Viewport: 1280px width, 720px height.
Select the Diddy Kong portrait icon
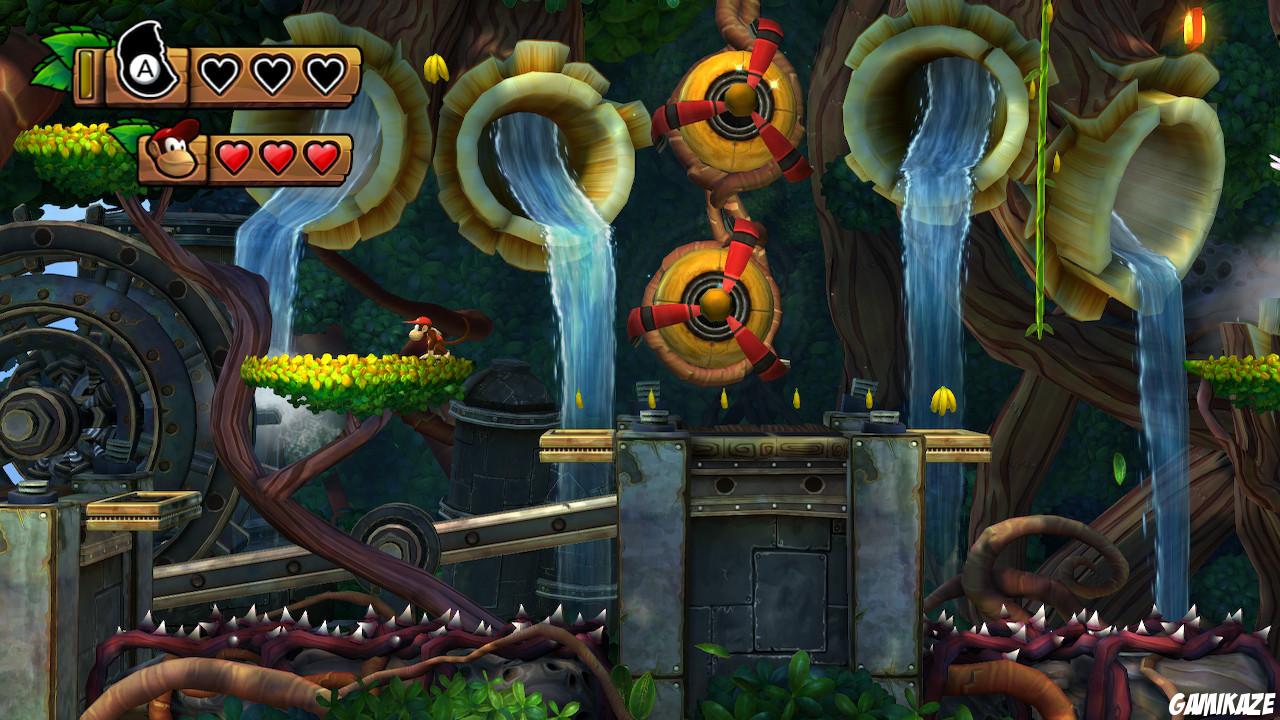(x=172, y=155)
